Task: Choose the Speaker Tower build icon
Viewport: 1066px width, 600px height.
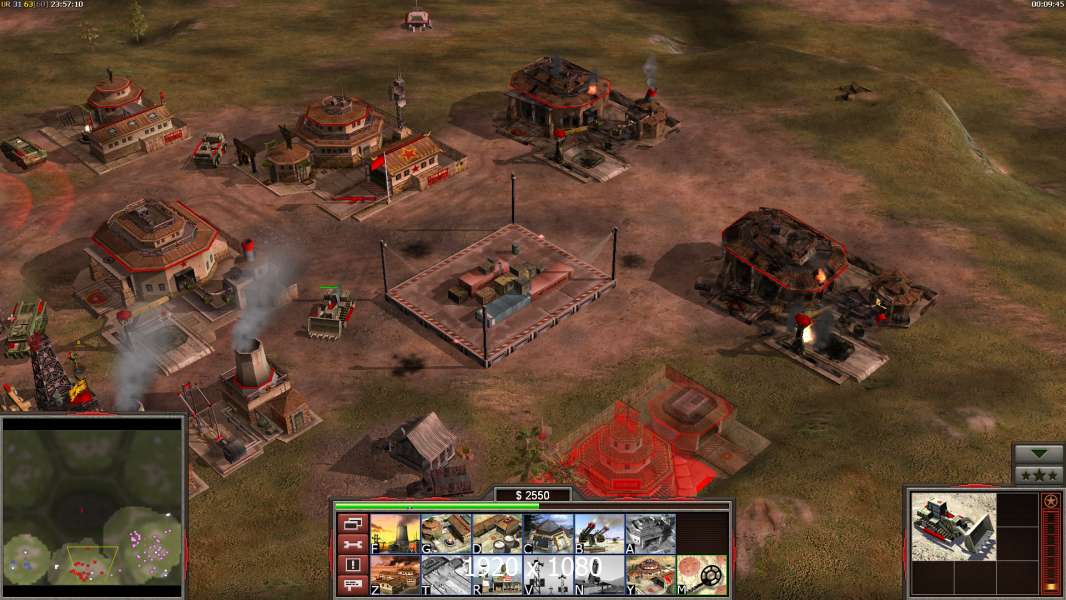Action: pyautogui.click(x=548, y=575)
